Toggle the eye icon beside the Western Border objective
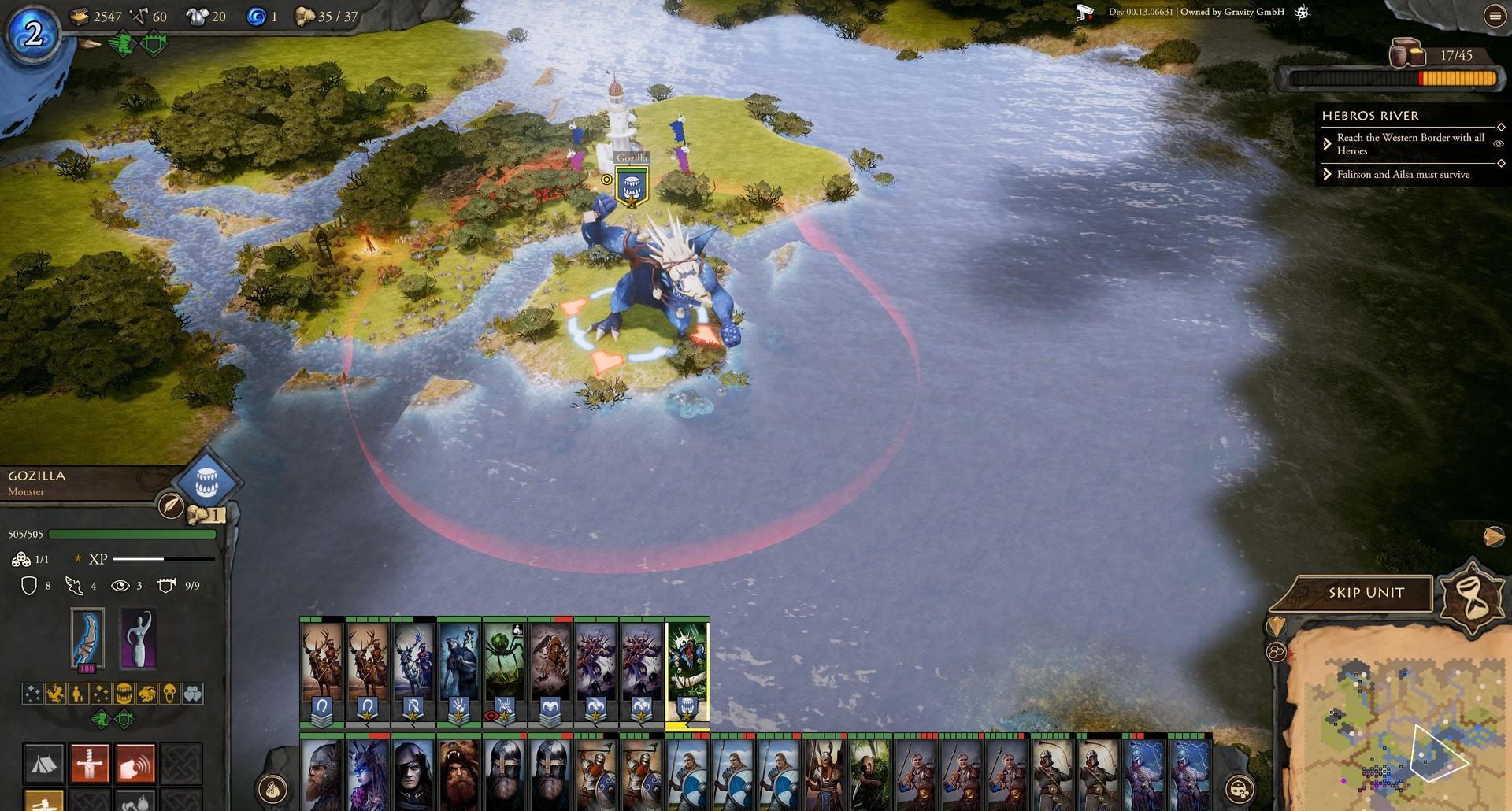 [1498, 143]
